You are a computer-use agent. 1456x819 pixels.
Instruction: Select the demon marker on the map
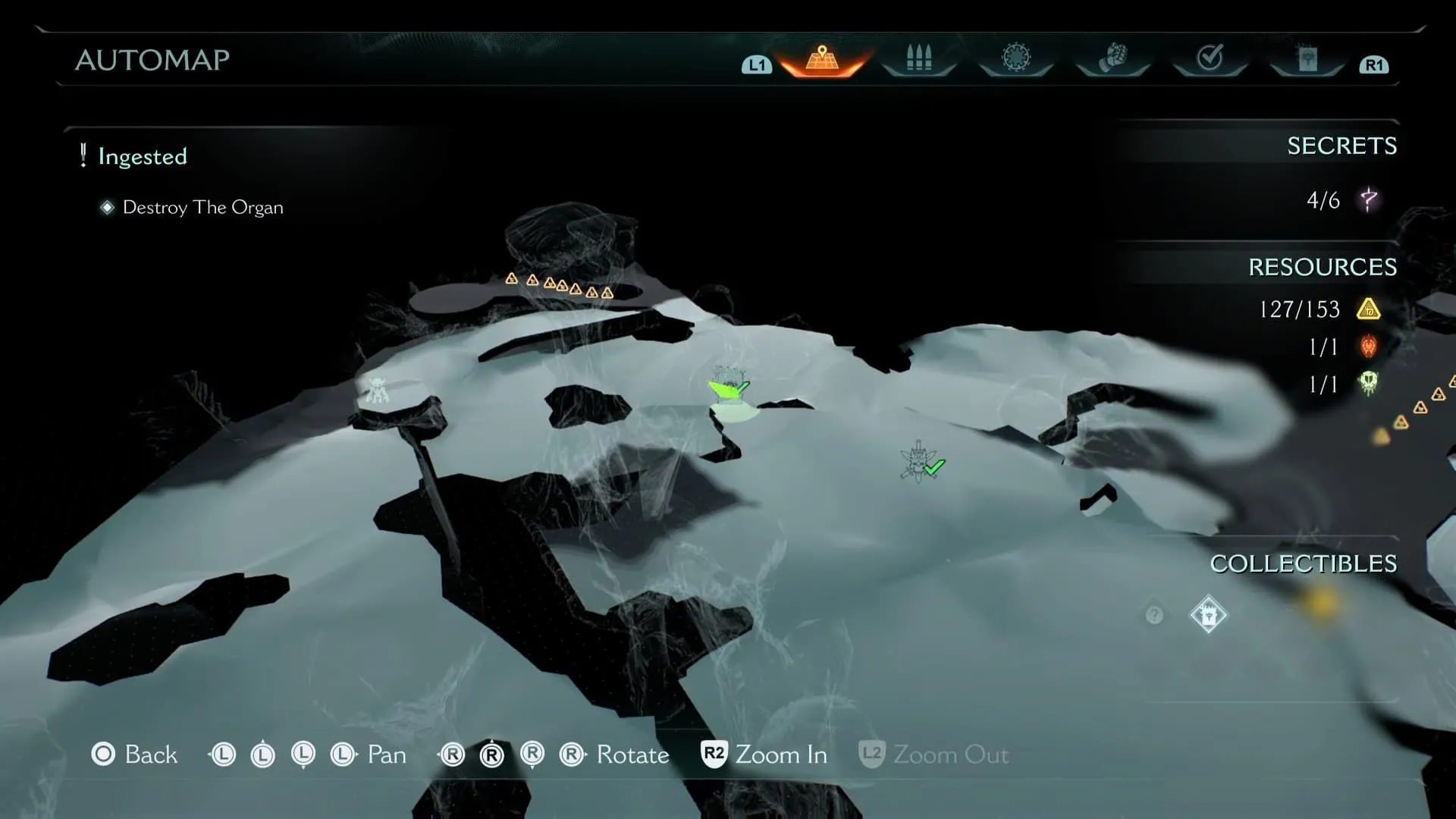(377, 390)
